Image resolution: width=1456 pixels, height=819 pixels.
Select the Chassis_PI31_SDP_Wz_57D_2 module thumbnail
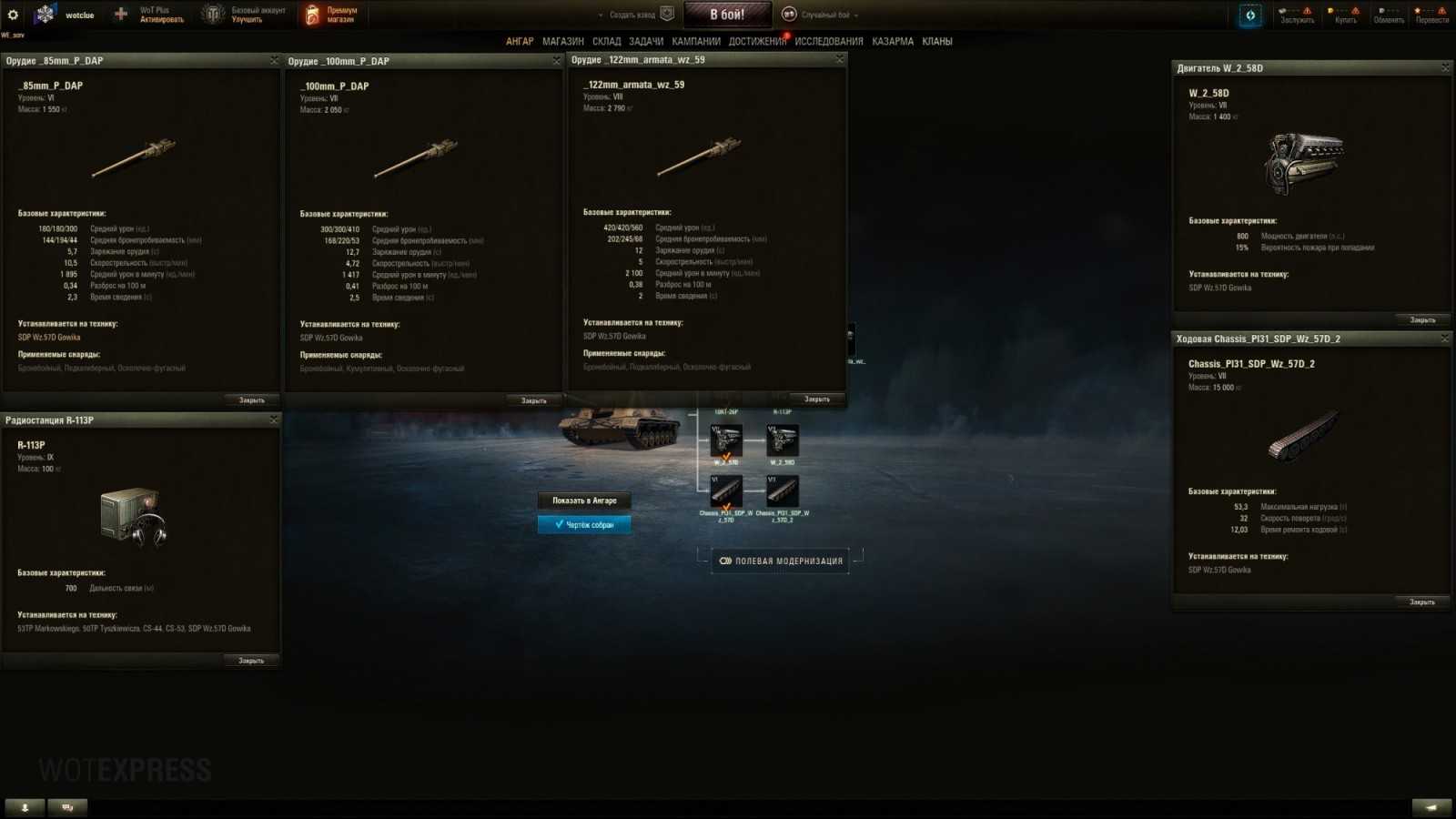[783, 491]
